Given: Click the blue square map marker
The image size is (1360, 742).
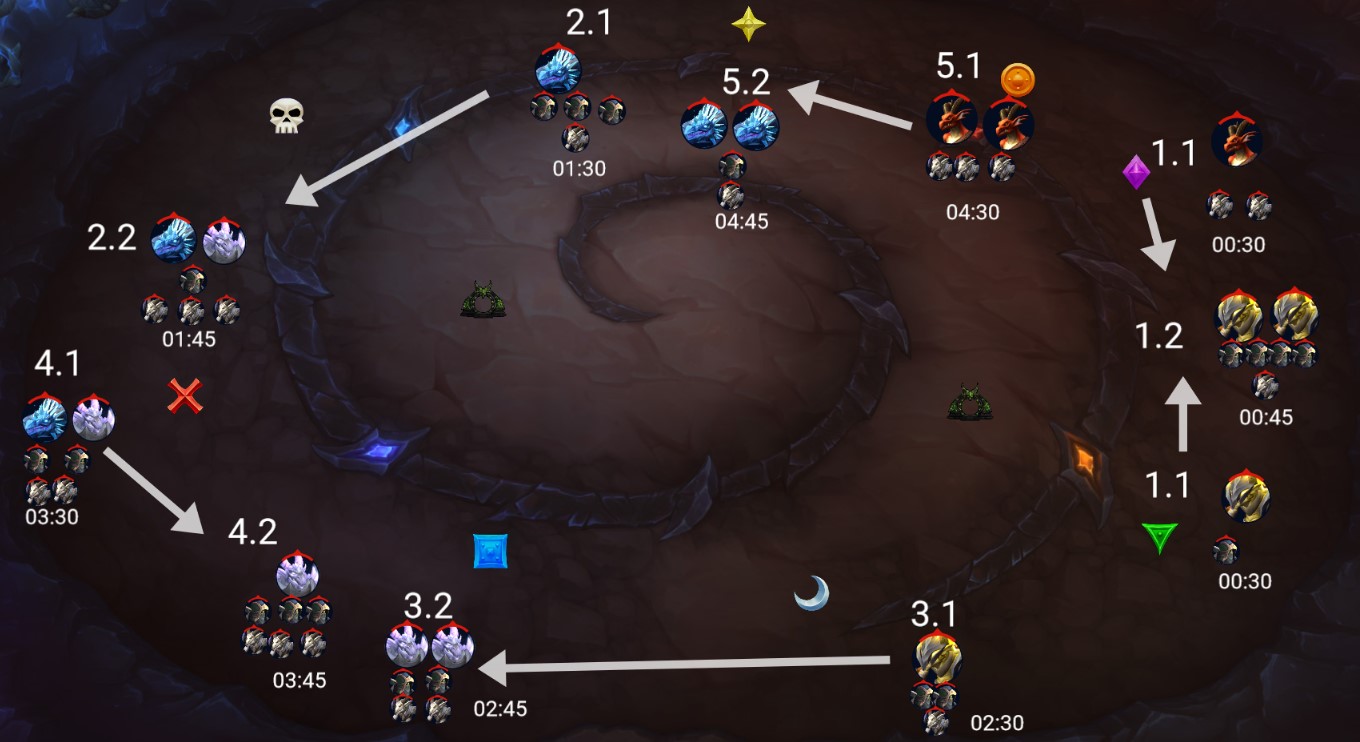Looking at the screenshot, I should point(491,551).
